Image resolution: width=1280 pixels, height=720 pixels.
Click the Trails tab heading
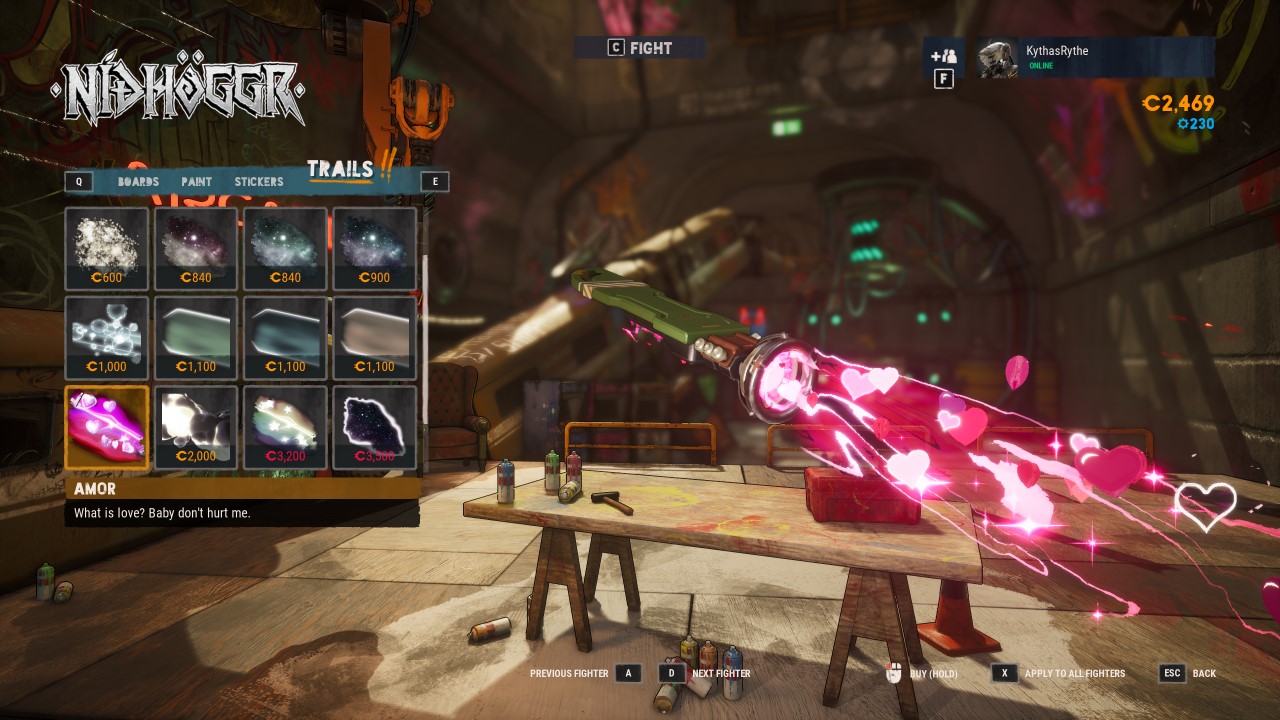pyautogui.click(x=340, y=170)
